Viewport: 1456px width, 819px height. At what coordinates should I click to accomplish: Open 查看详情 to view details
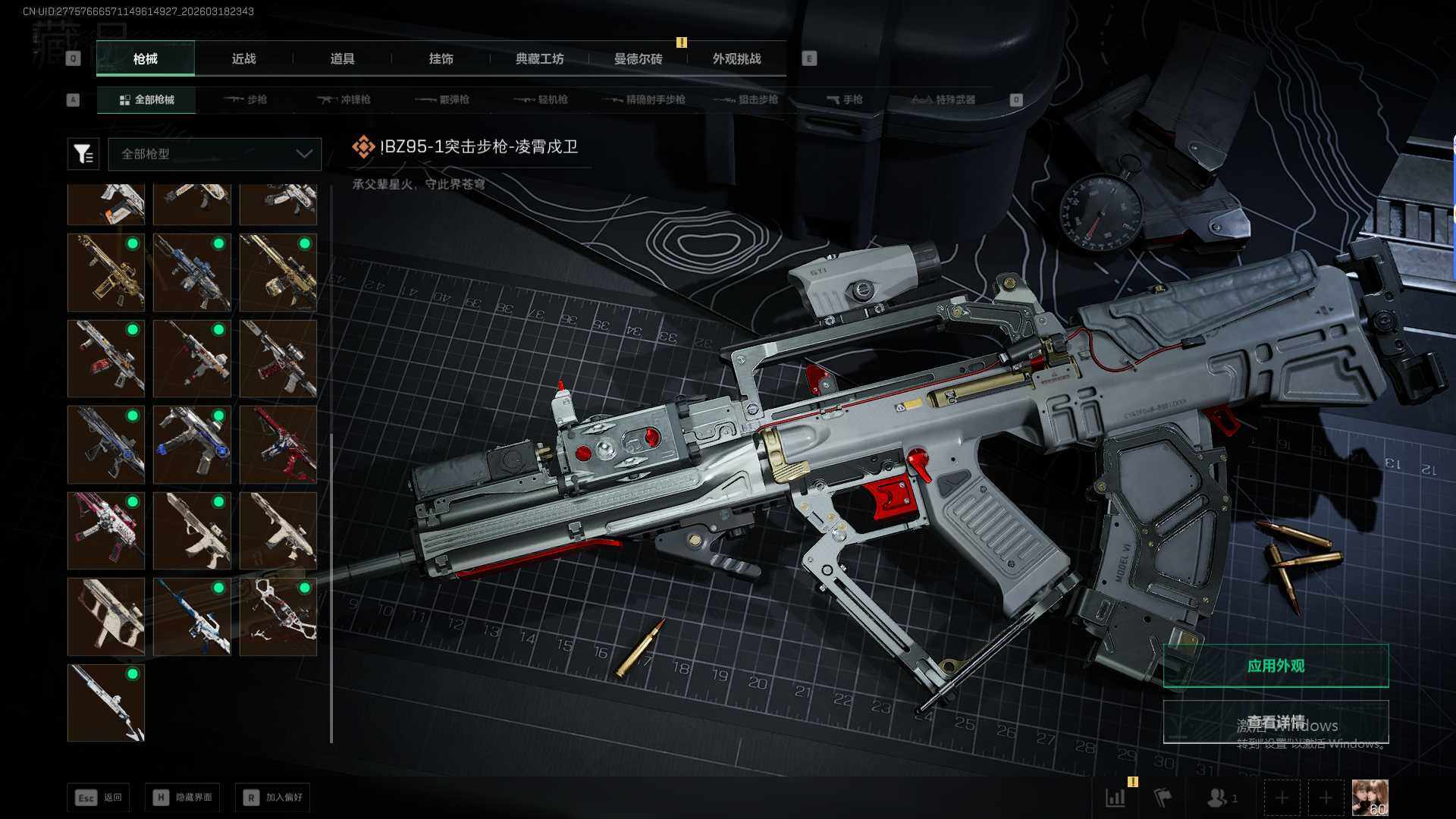click(1276, 722)
